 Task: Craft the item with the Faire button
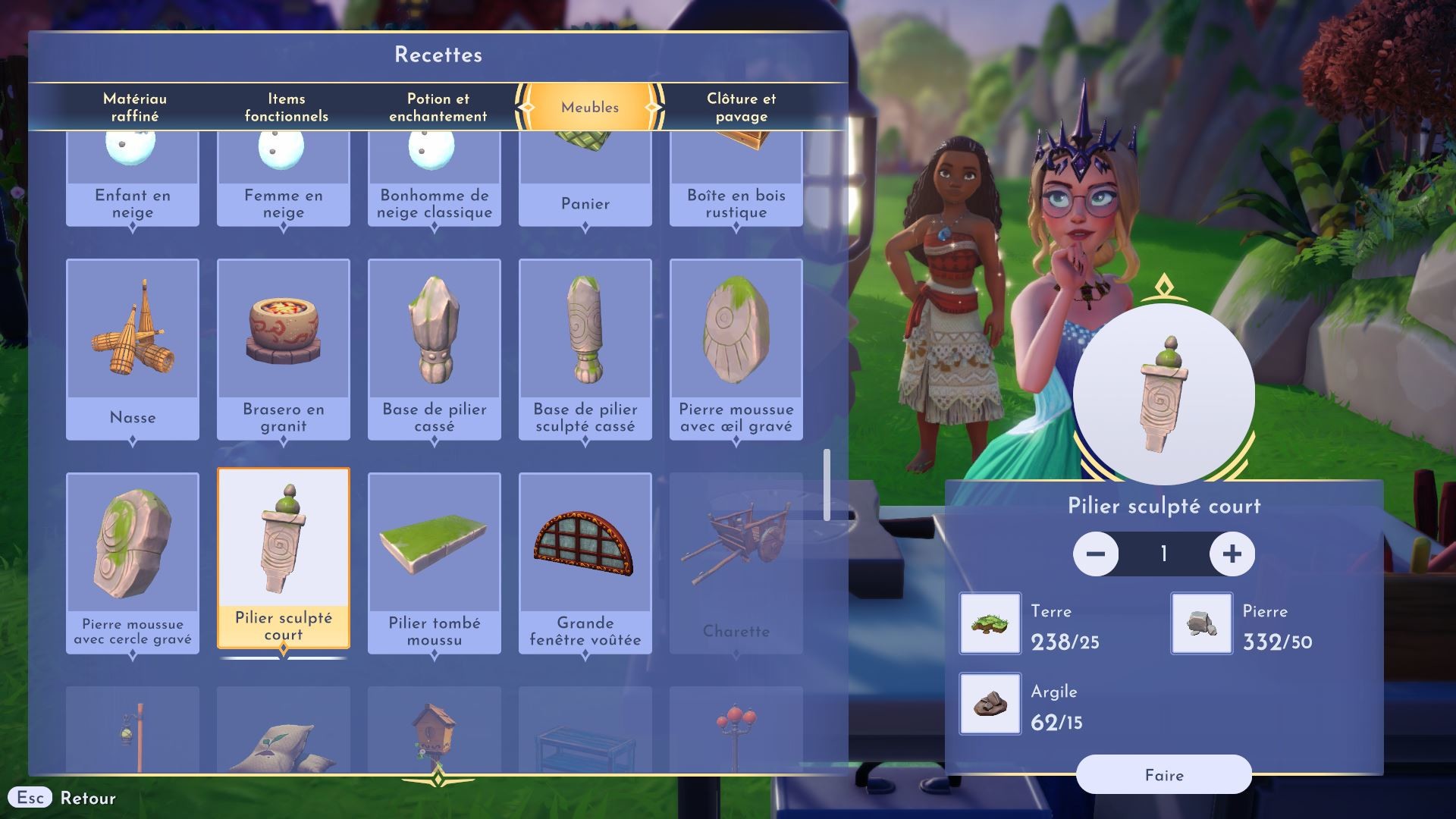1163,775
